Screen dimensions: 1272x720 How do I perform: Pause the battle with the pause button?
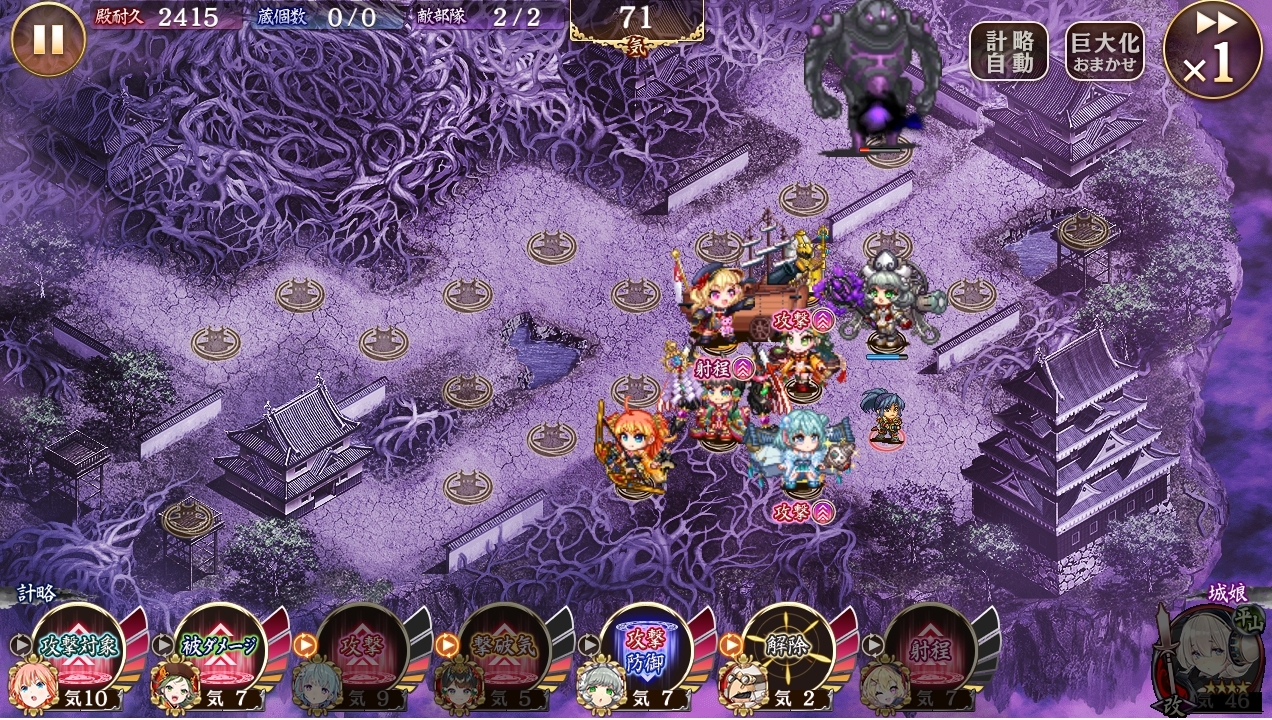[x=48, y=40]
